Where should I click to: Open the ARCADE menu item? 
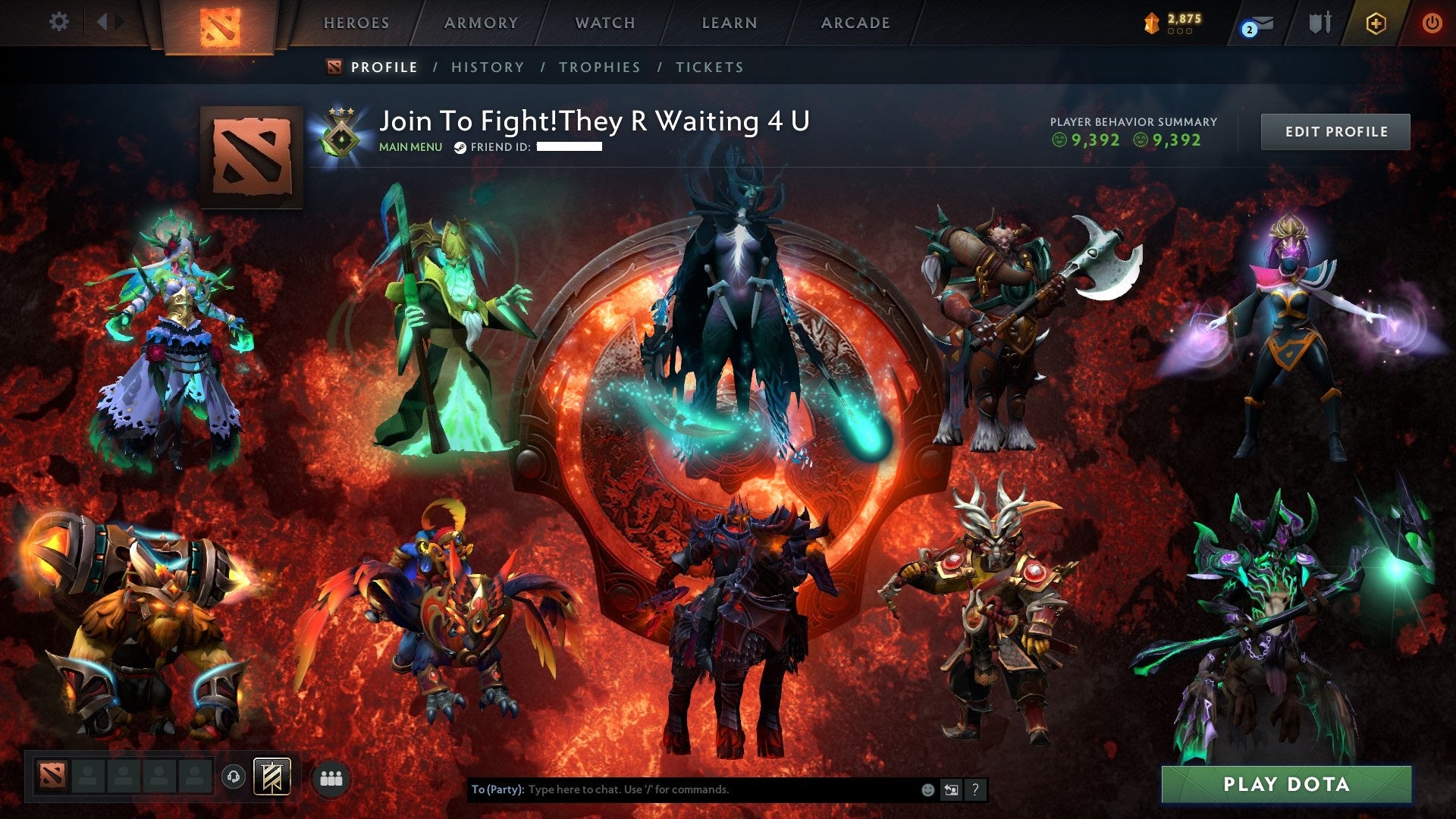pyautogui.click(x=855, y=23)
